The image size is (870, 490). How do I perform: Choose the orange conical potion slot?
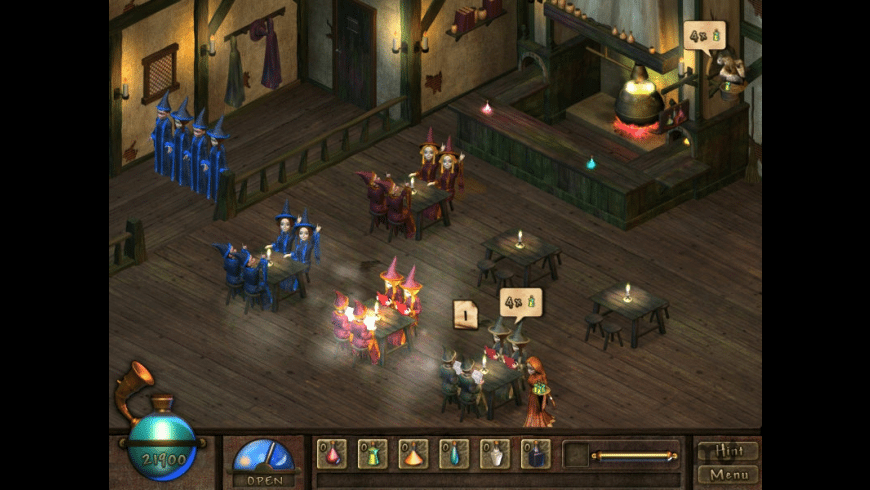coord(413,454)
